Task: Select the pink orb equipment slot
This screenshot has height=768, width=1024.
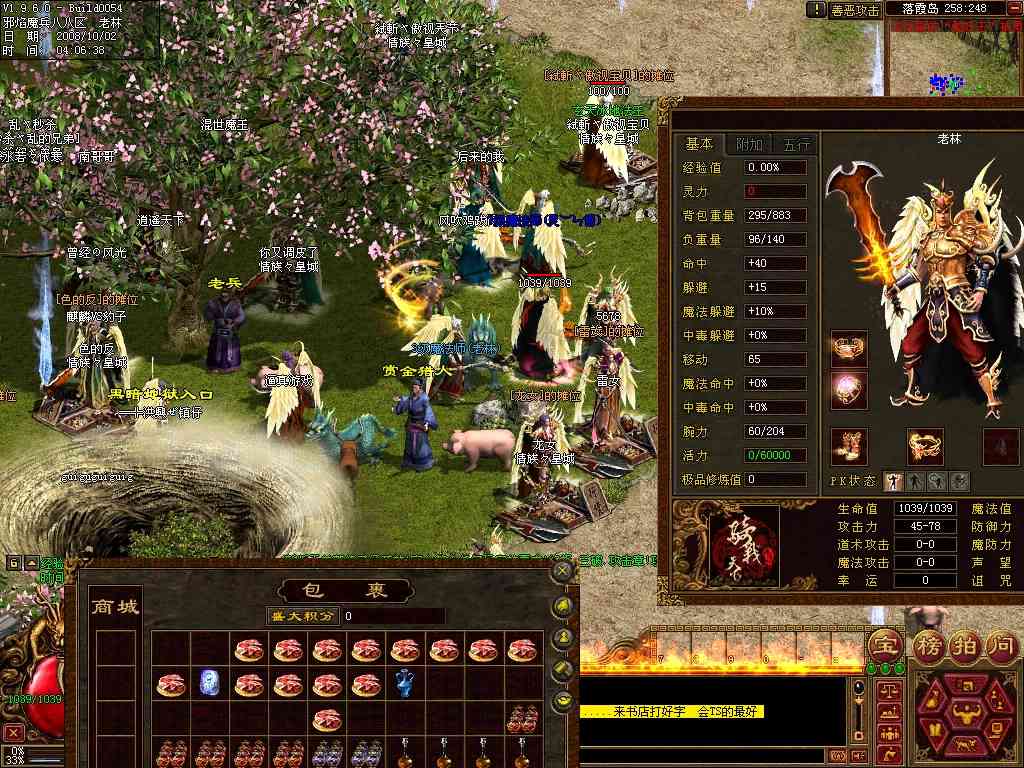Action: [849, 388]
